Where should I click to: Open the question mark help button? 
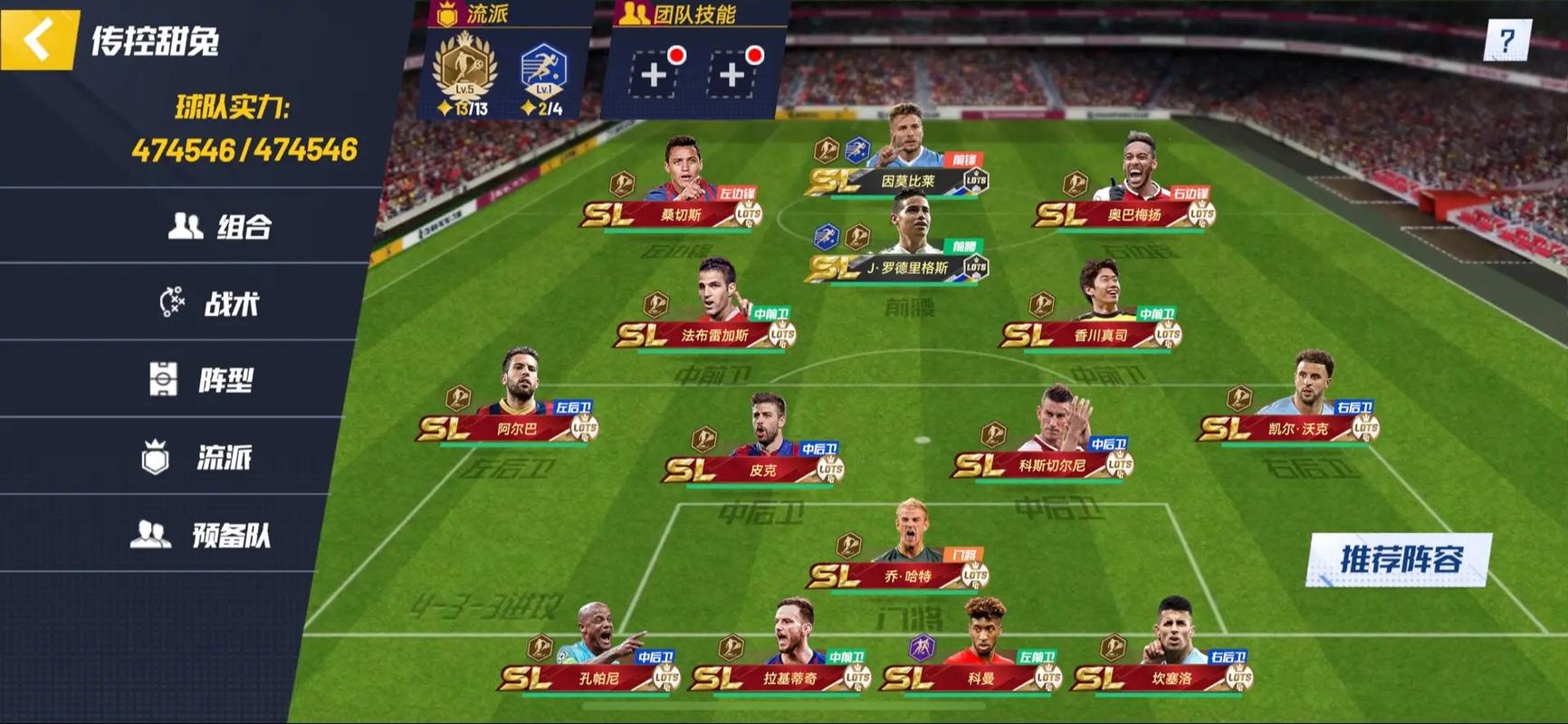1506,41
